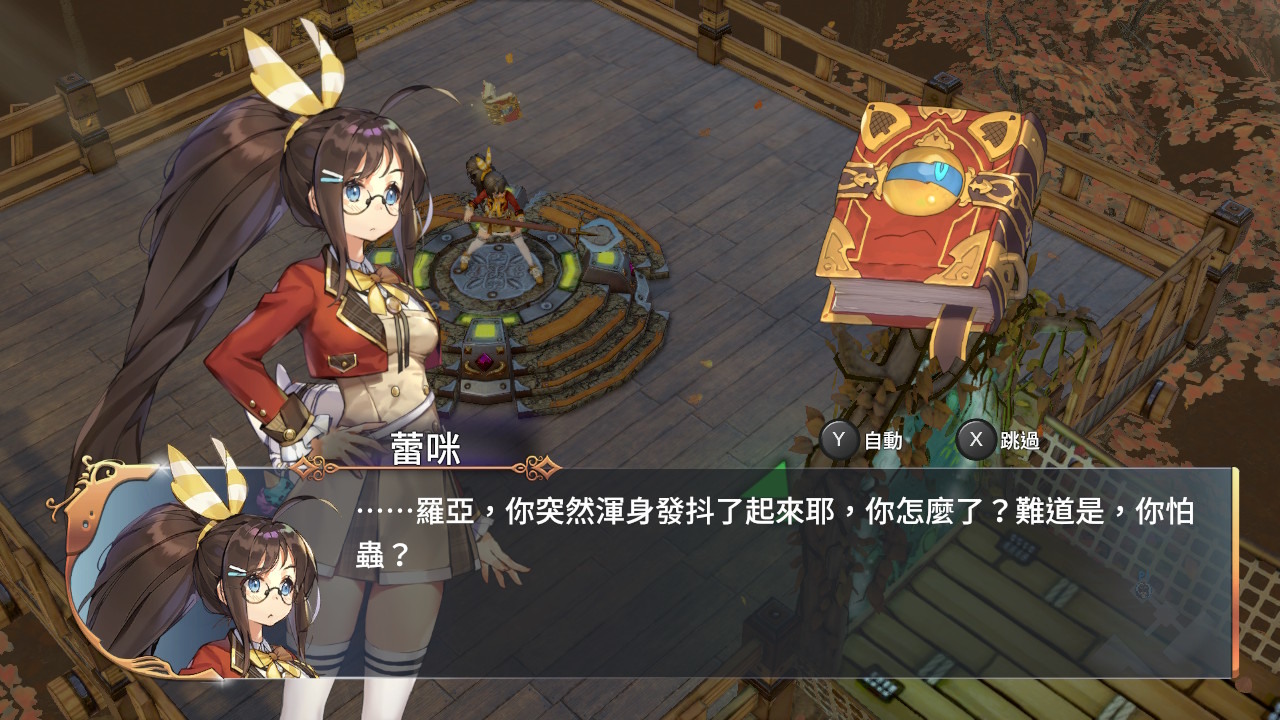This screenshot has width=1280, height=720.
Task: Toggle the glowing green altar rune tile
Action: point(486,328)
